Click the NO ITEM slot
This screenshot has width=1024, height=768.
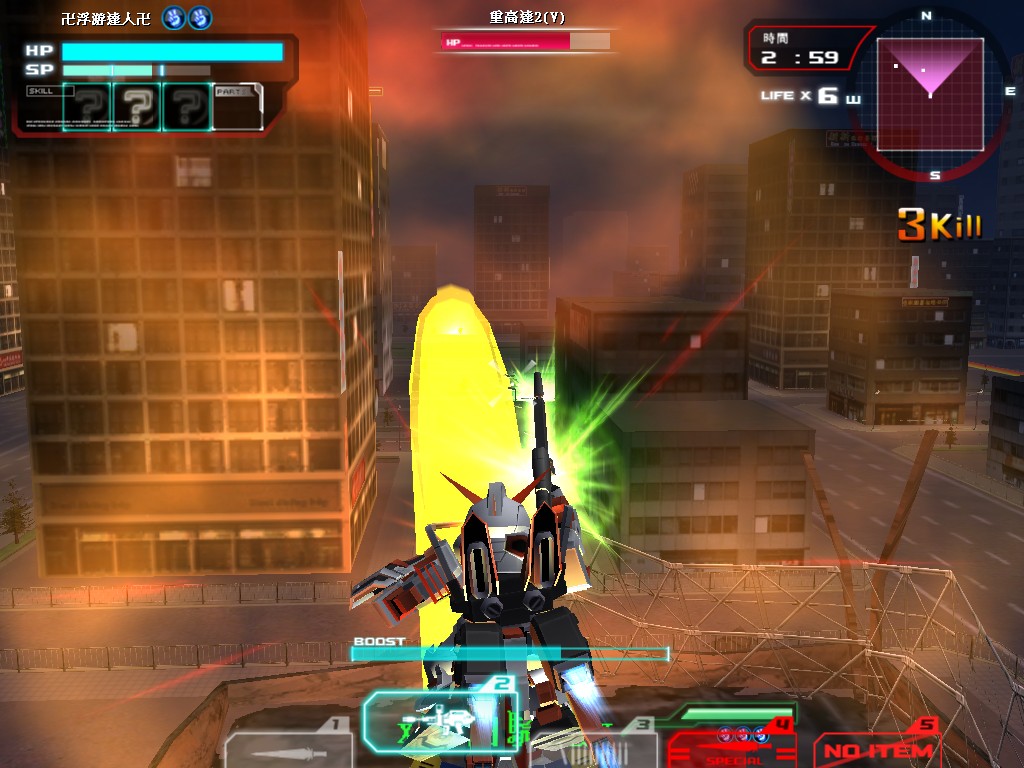click(x=879, y=748)
